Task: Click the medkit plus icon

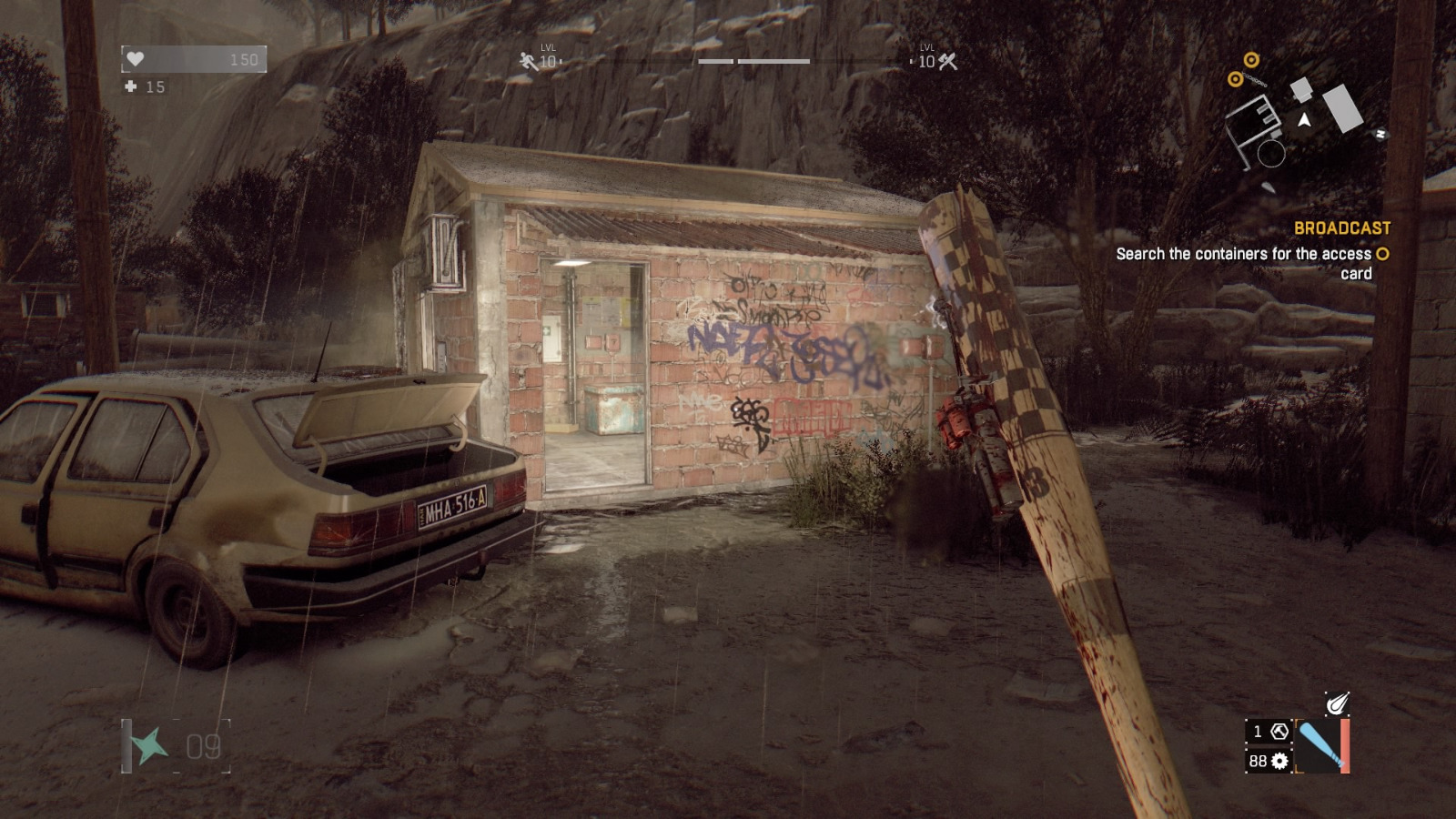Action: click(133, 88)
